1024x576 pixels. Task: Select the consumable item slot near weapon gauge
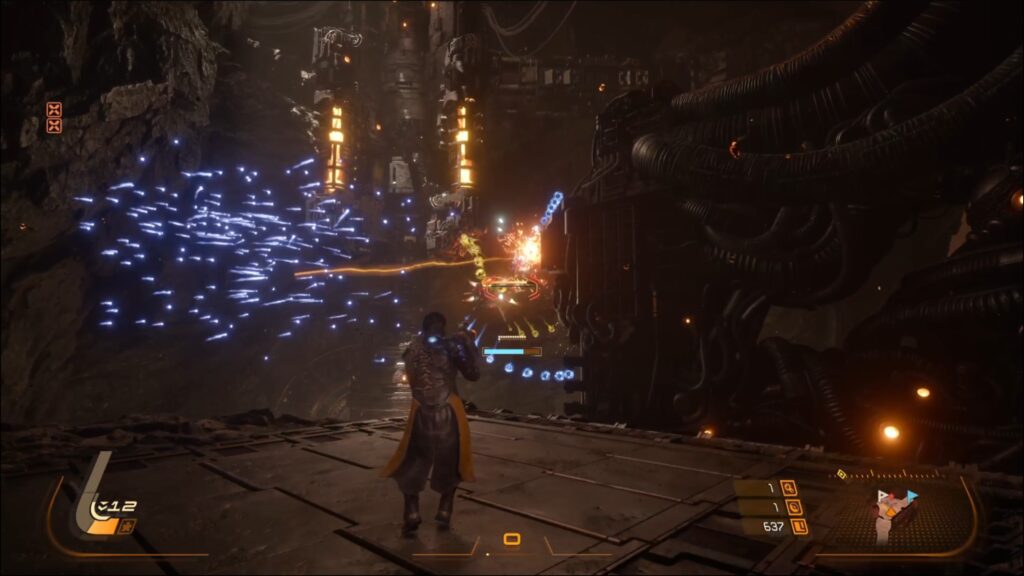pos(127,527)
